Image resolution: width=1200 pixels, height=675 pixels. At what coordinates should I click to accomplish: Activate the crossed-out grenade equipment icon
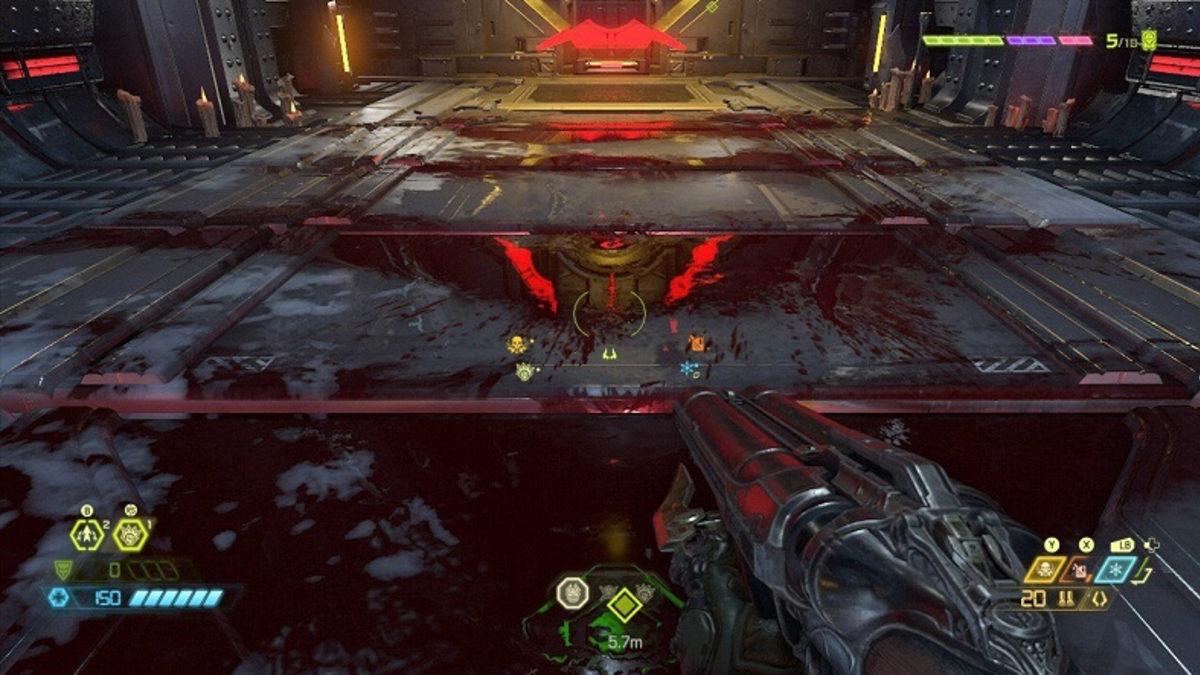pos(1082,570)
